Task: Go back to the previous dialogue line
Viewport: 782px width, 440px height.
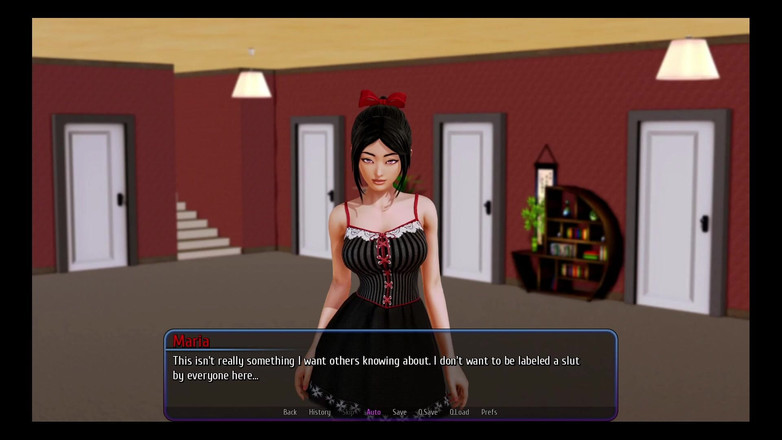Action: 290,412
